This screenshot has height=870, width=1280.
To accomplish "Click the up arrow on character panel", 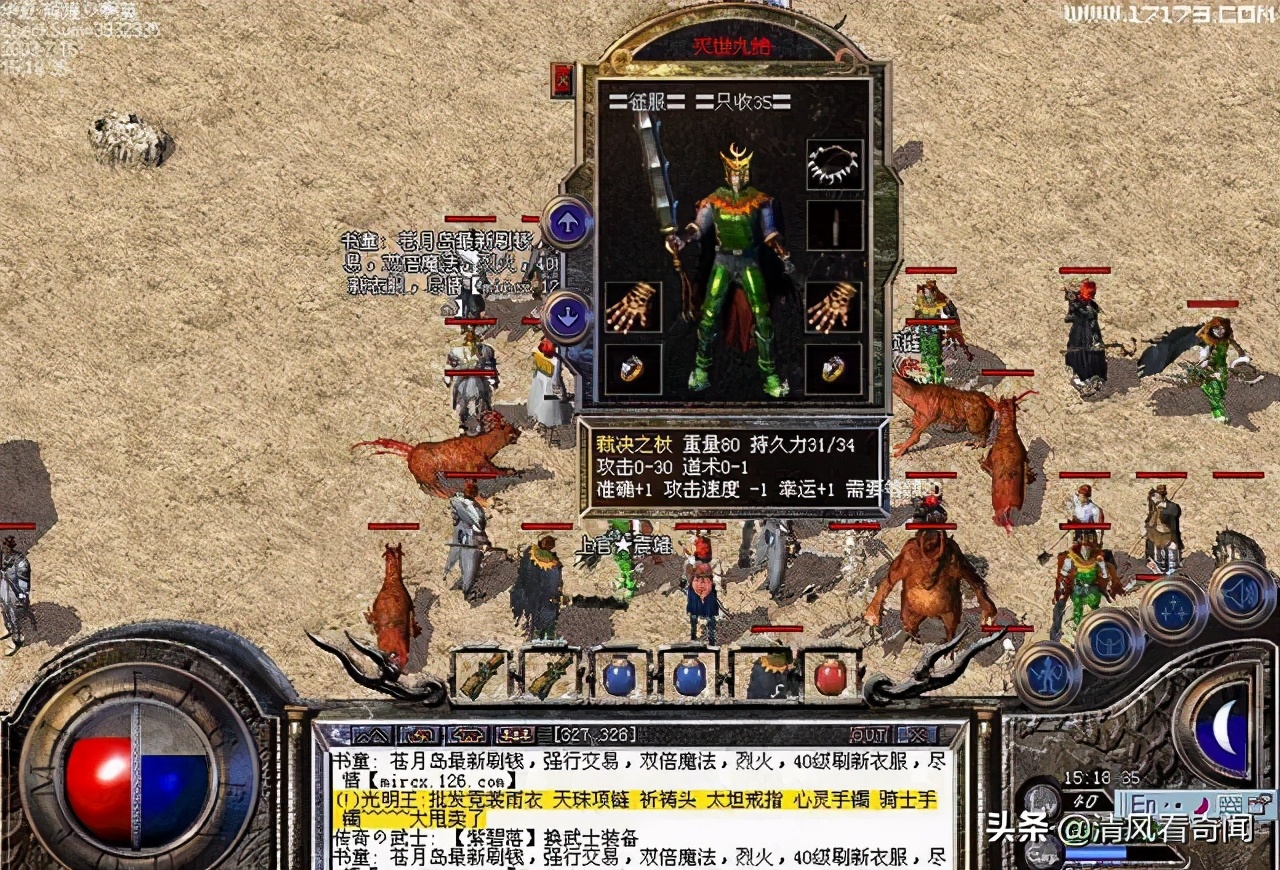I will pos(568,223).
